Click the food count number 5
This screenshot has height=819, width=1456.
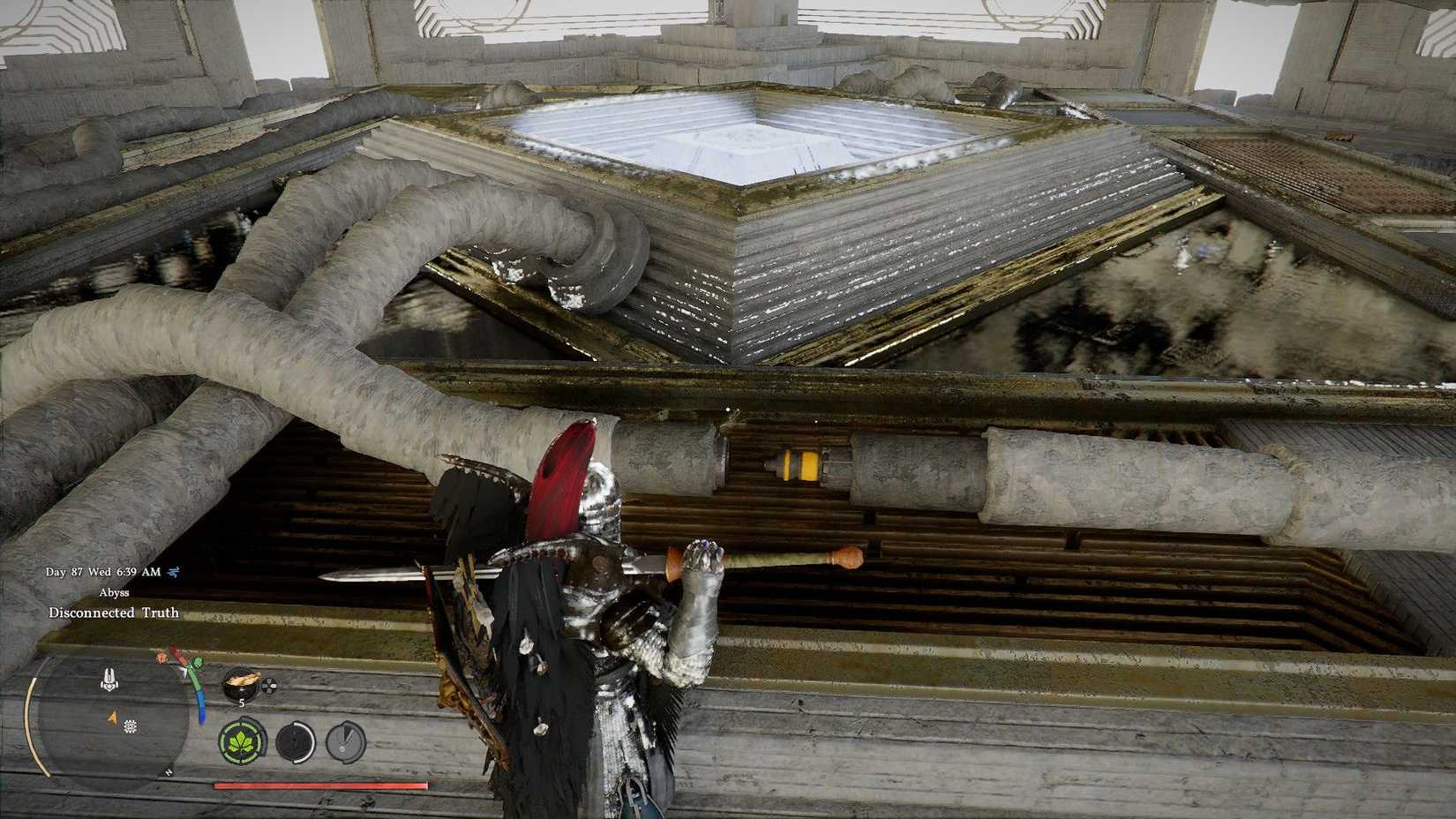[x=241, y=702]
